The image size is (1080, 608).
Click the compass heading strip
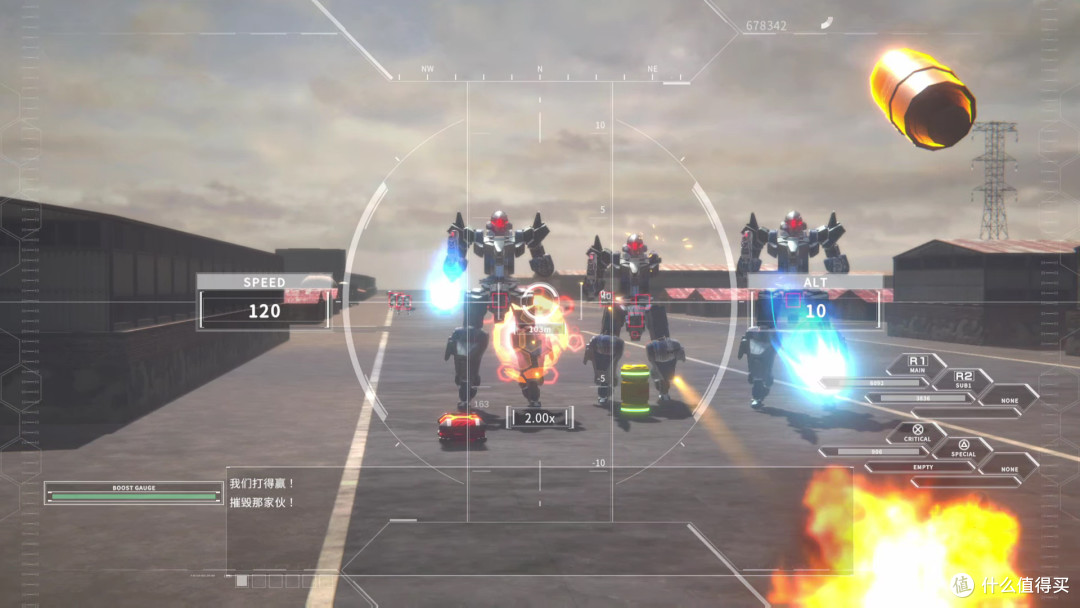pos(540,72)
